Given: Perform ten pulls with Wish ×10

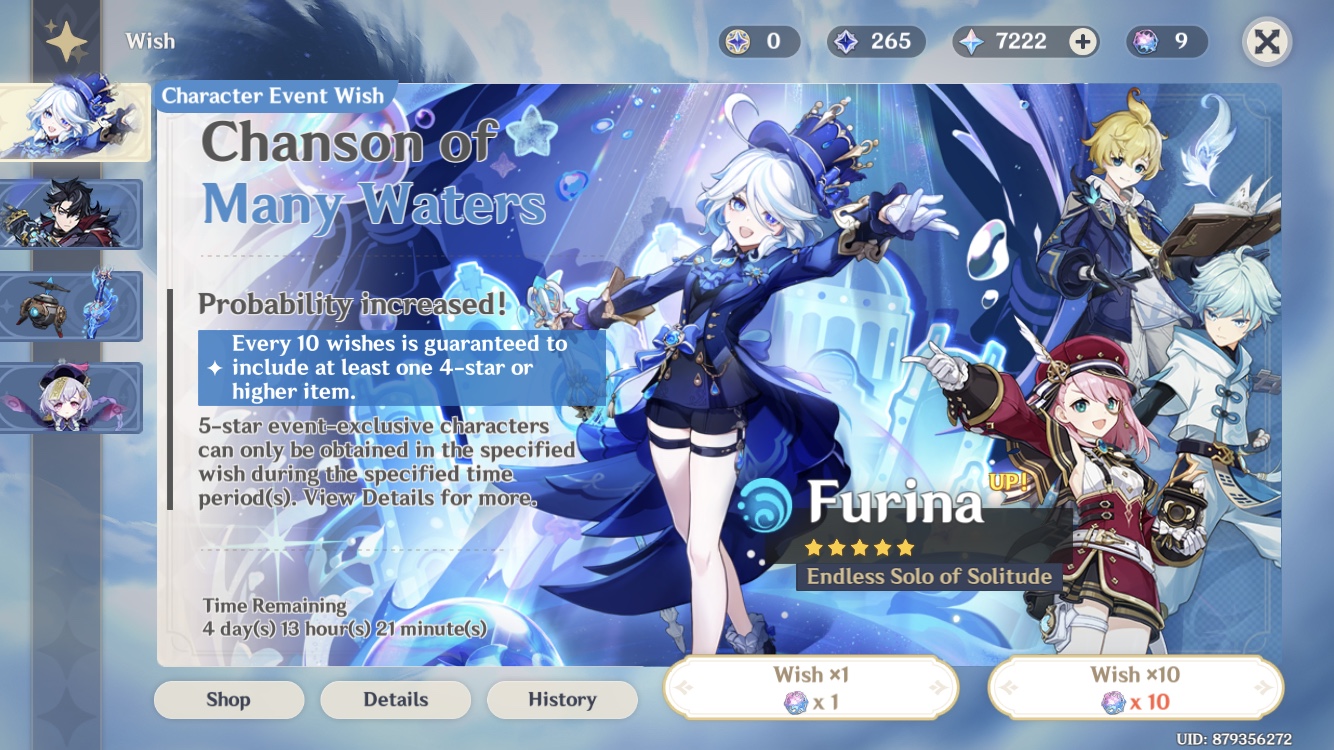Looking at the screenshot, I should pos(1134,687).
